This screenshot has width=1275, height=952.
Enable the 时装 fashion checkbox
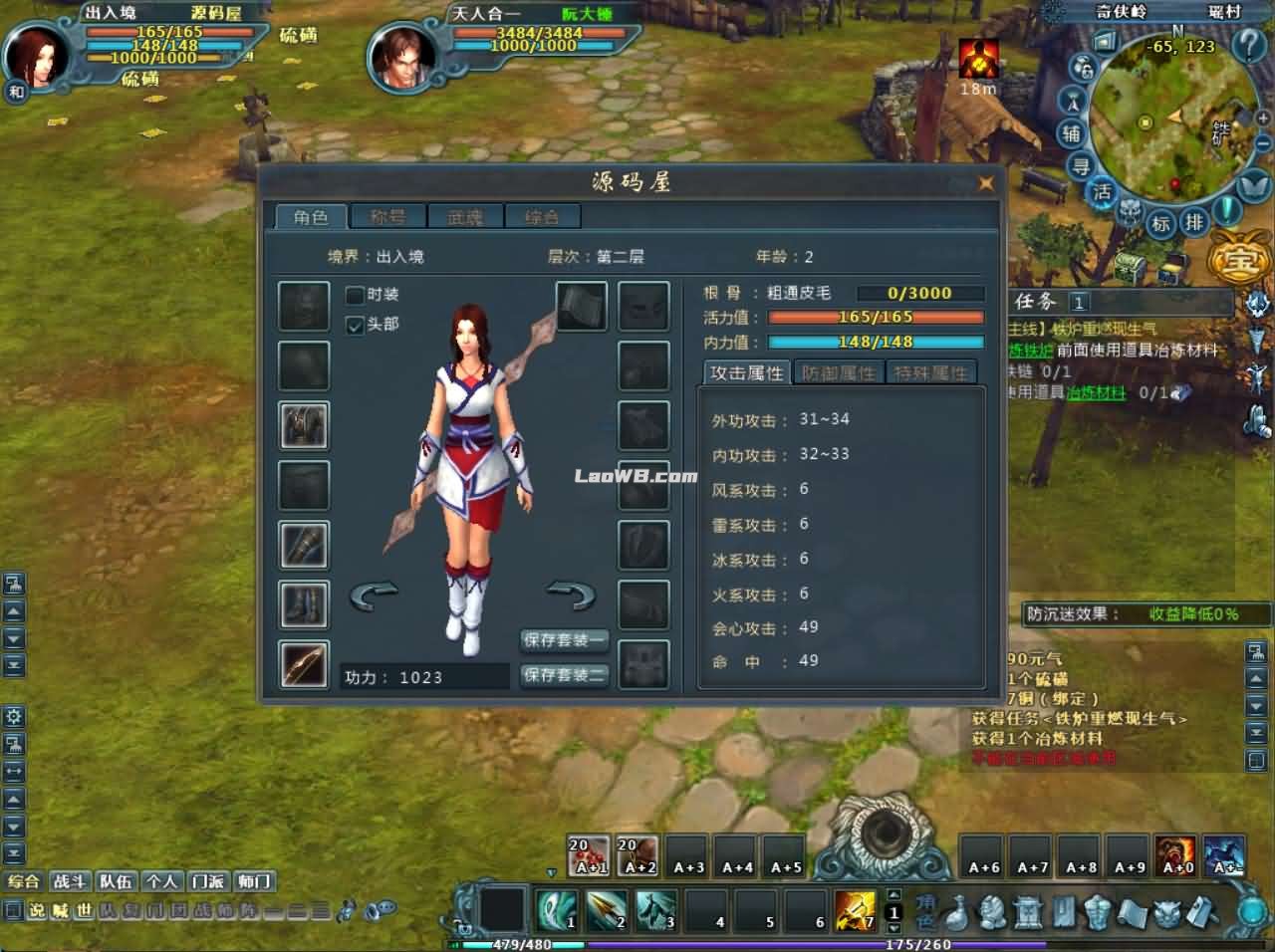click(x=355, y=295)
